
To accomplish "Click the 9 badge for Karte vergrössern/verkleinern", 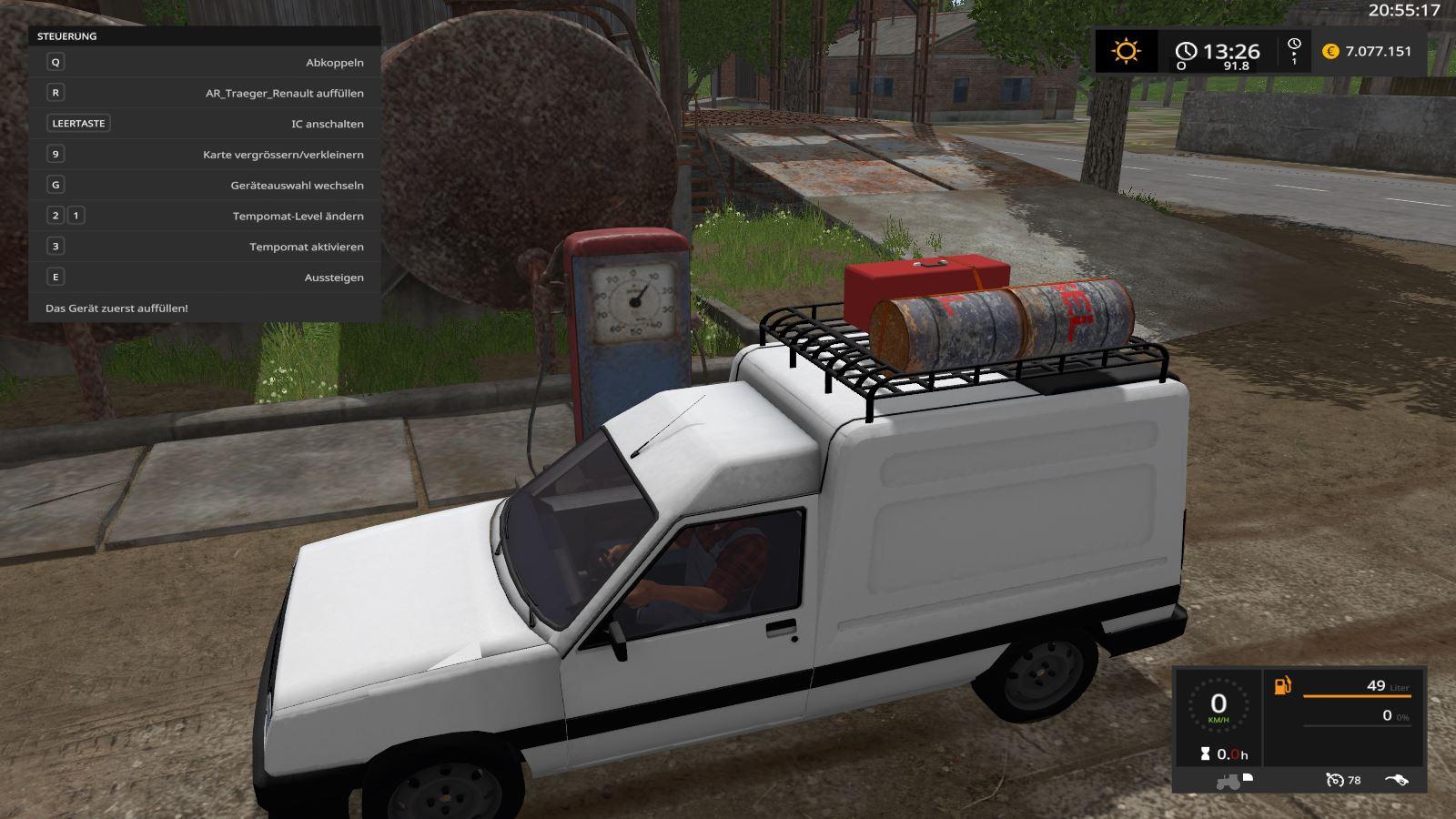I will coord(56,154).
